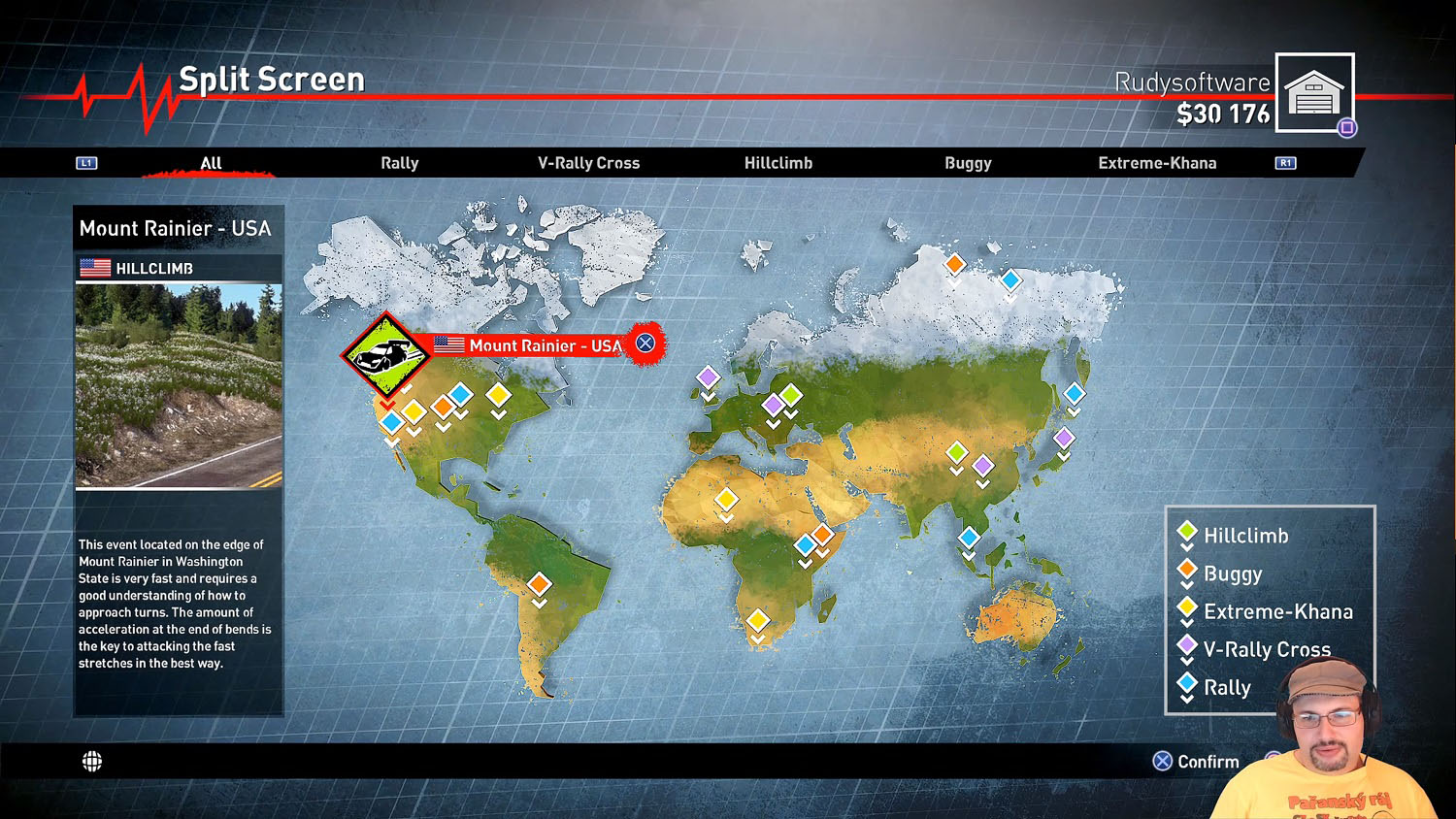
Task: Choose the yellow Extreme-Khana marker in West Africa
Action: (x=726, y=500)
